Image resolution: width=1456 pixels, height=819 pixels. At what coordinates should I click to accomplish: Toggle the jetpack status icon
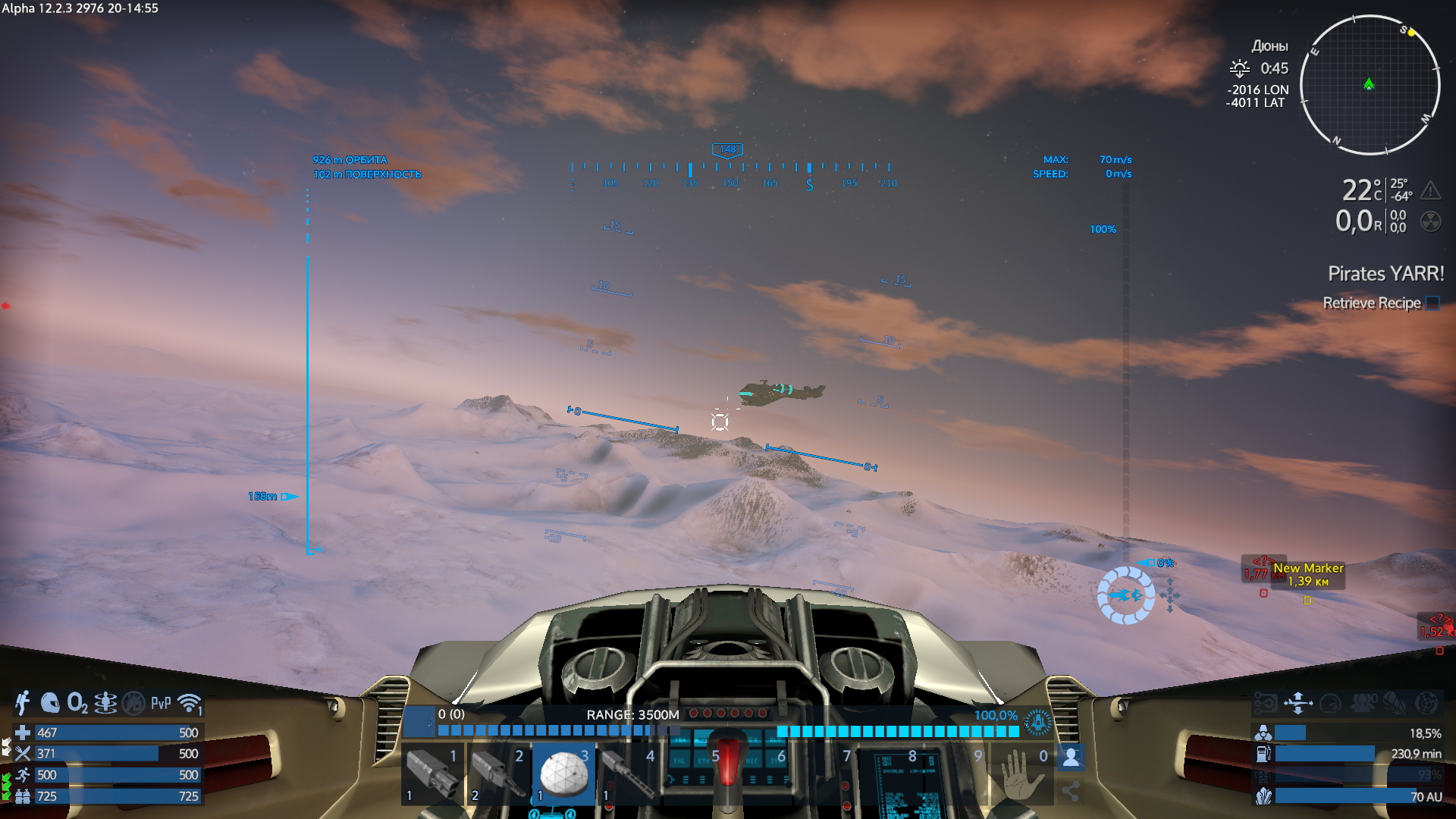coord(23,703)
